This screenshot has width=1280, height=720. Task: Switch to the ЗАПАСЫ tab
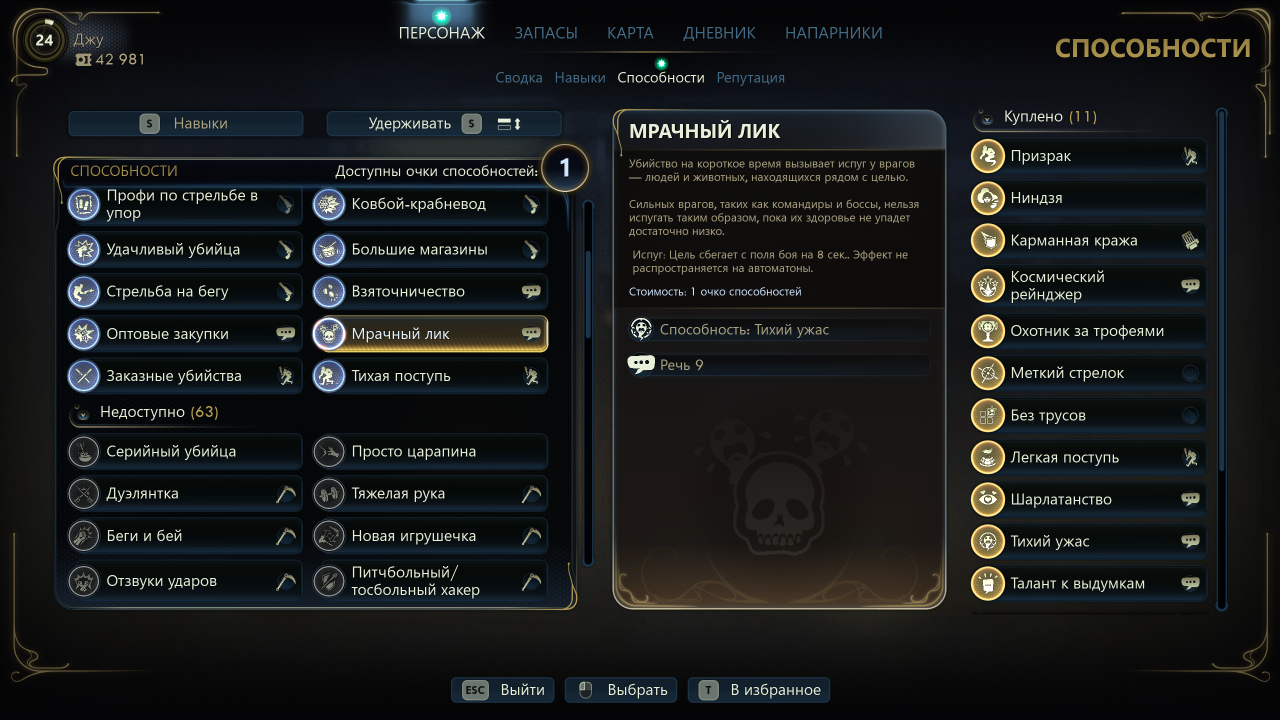pos(546,33)
